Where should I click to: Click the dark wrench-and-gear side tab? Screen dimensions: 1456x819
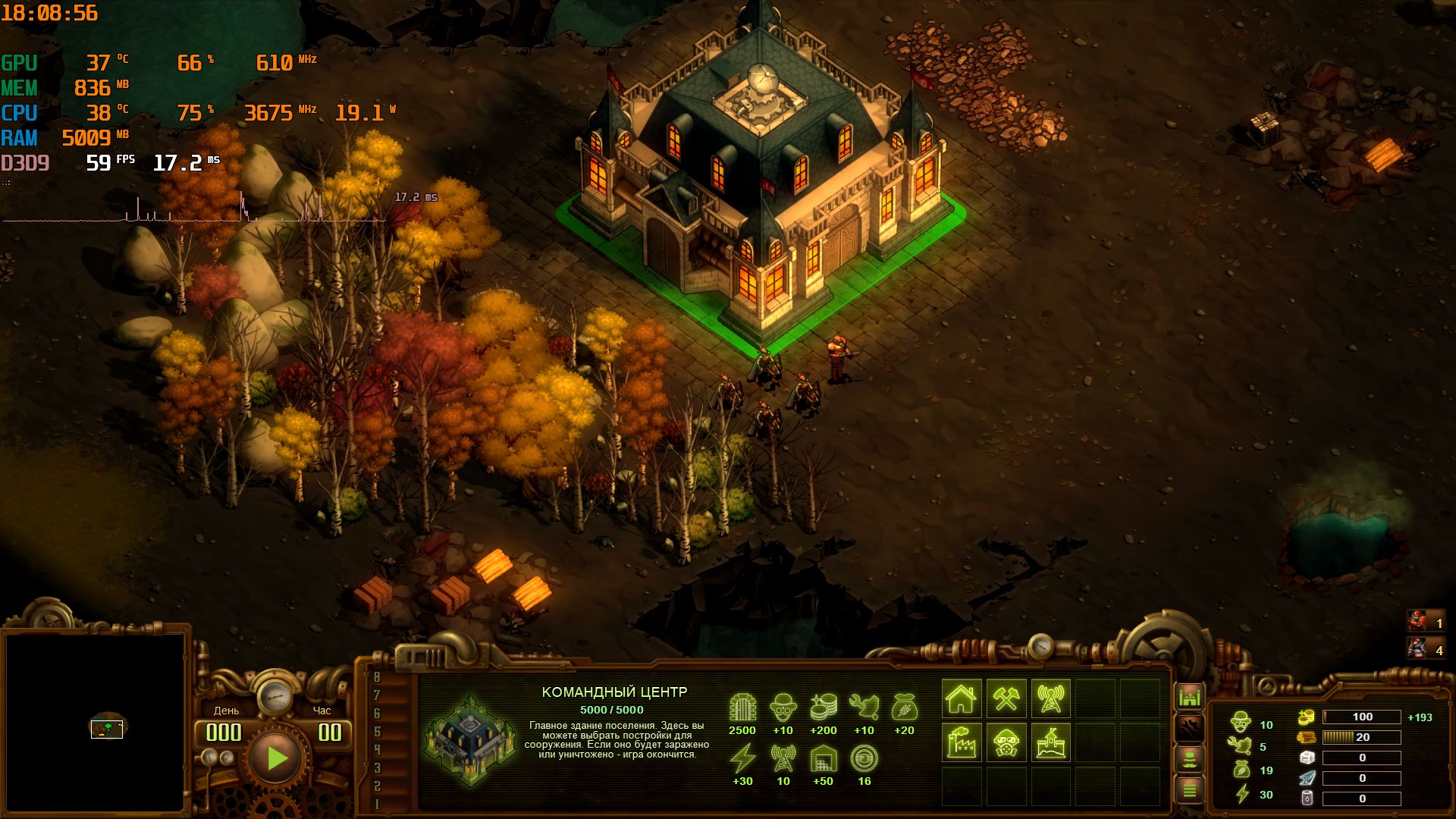click(1190, 728)
